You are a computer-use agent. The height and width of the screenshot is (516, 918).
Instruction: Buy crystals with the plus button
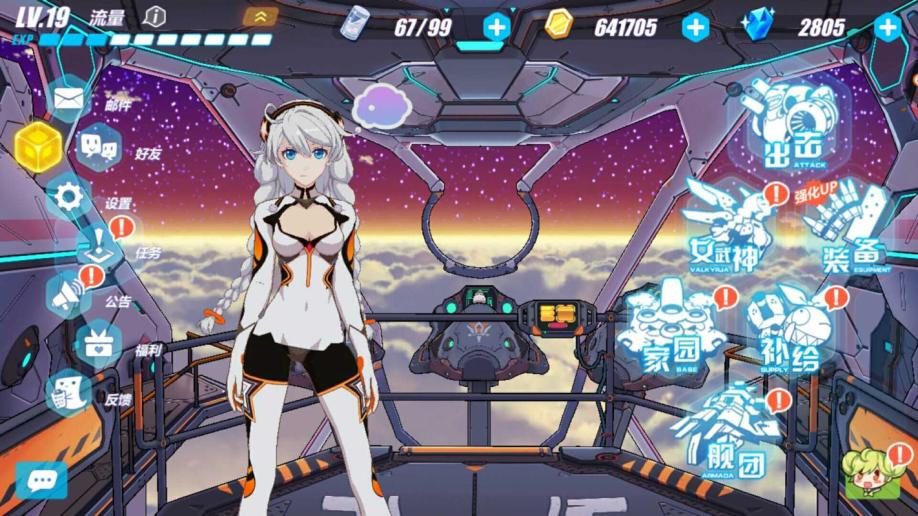point(886,27)
